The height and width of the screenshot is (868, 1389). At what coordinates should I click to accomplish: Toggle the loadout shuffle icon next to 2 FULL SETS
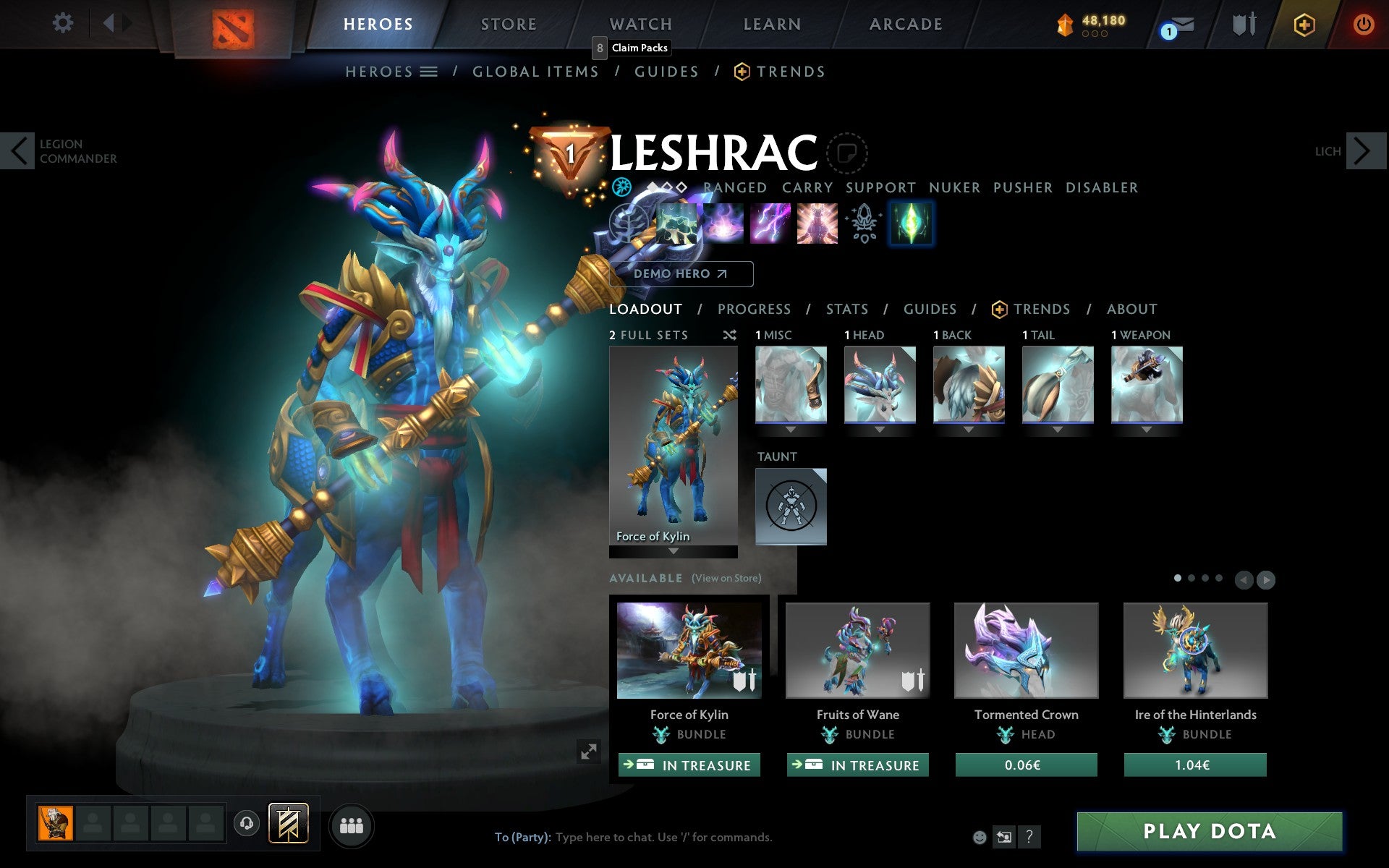tap(729, 335)
